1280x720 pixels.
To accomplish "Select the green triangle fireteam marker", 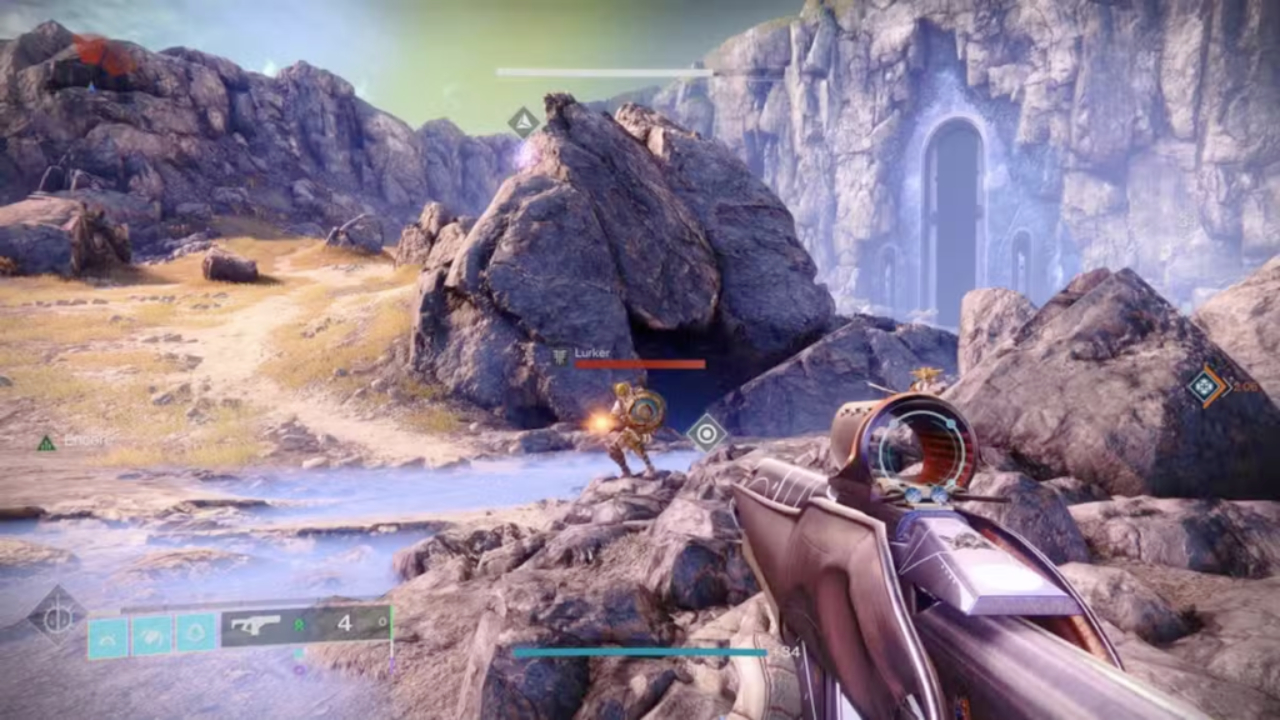I will (46, 443).
